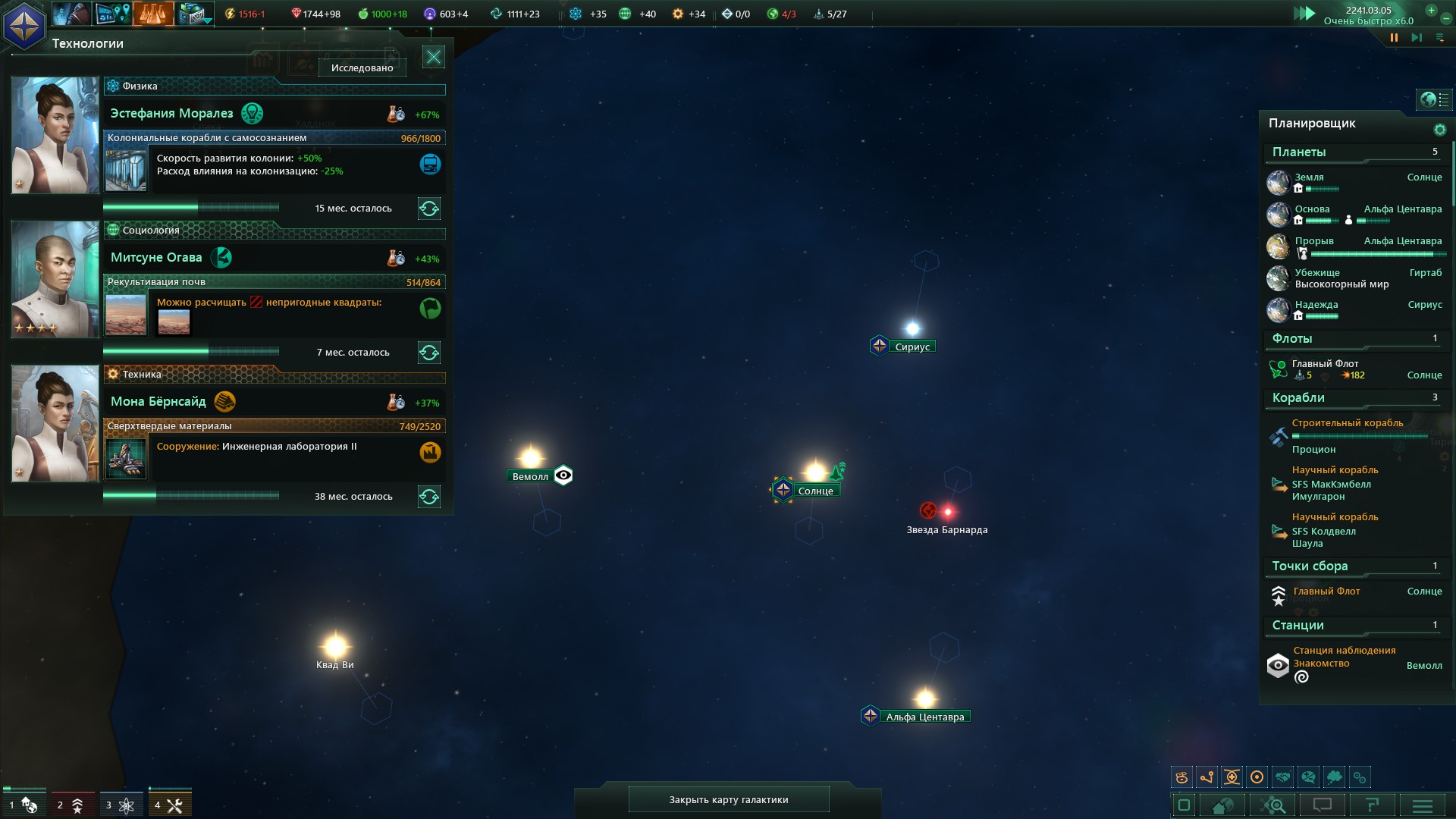Viewport: 1456px width, 819px height.
Task: Open the empire emblem menu
Action: click(x=24, y=24)
